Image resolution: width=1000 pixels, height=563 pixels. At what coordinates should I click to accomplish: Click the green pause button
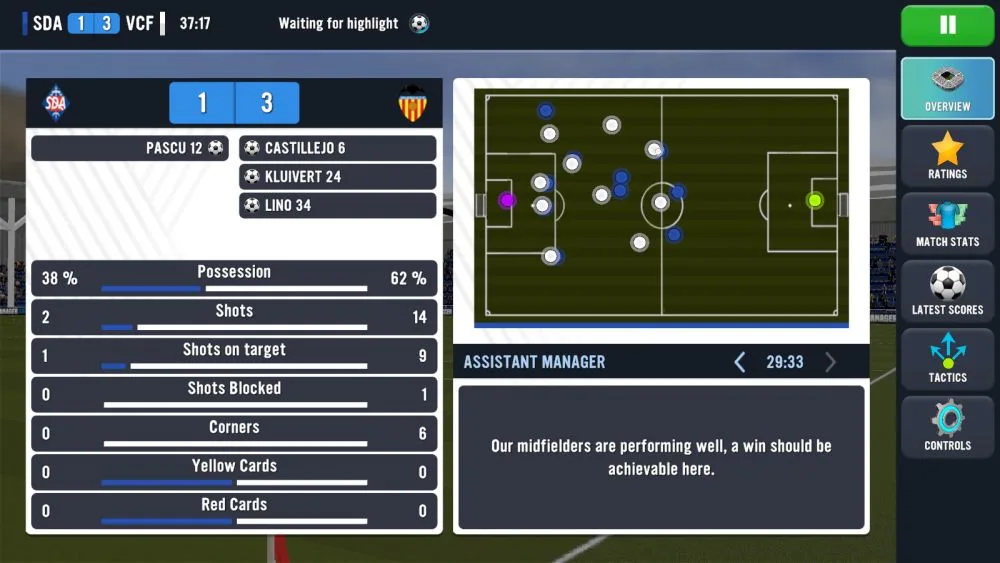[947, 26]
